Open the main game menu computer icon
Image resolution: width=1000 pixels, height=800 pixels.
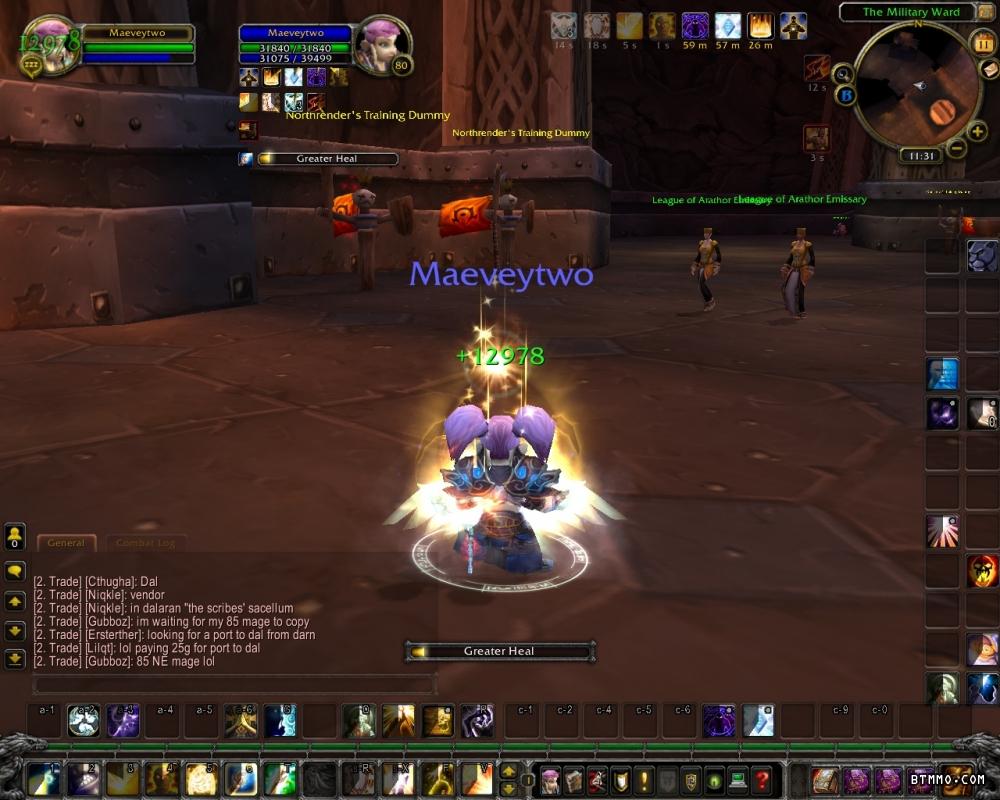point(738,779)
